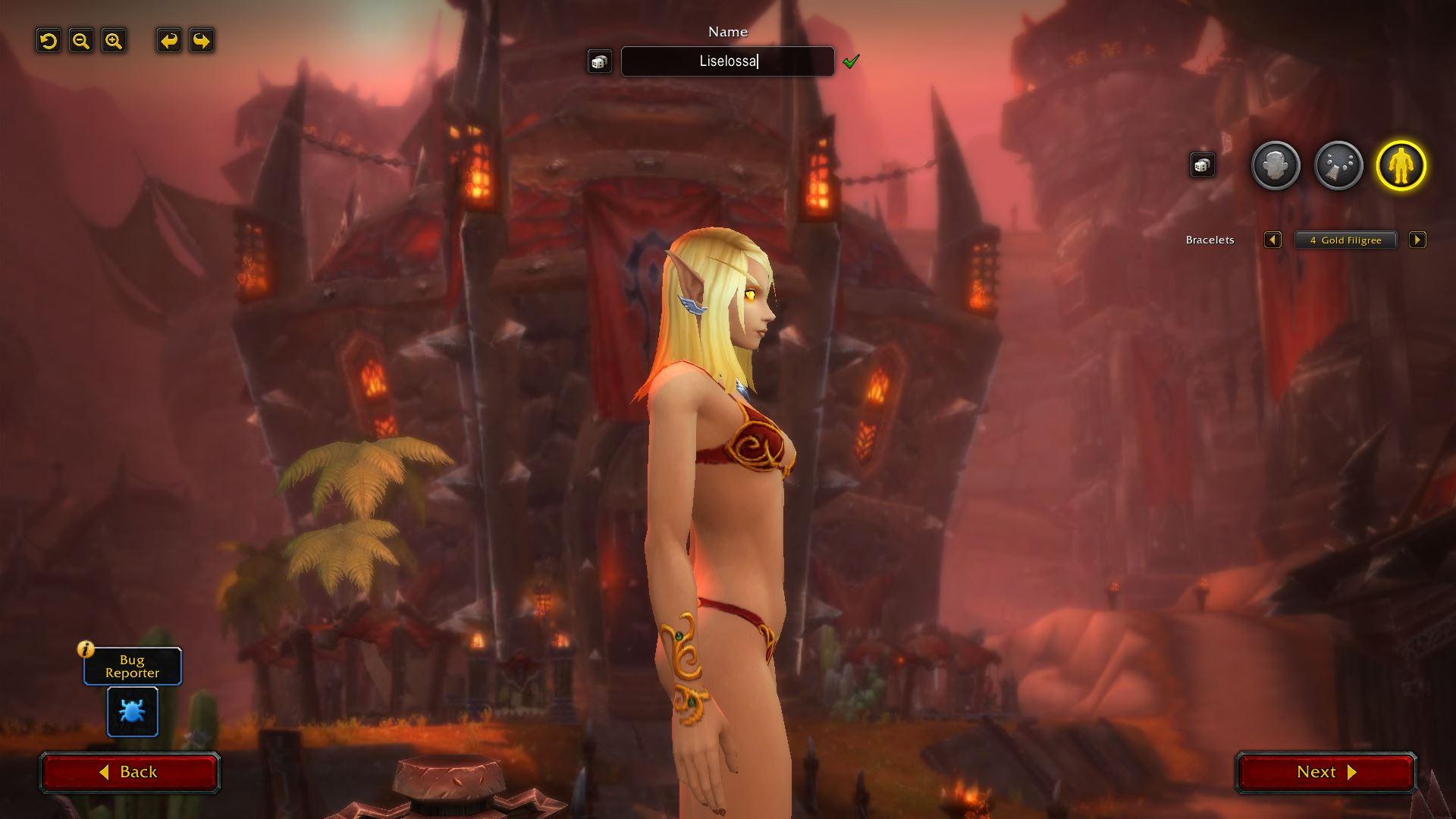Click into the Name text field
The width and height of the screenshot is (1456, 819).
(x=727, y=61)
